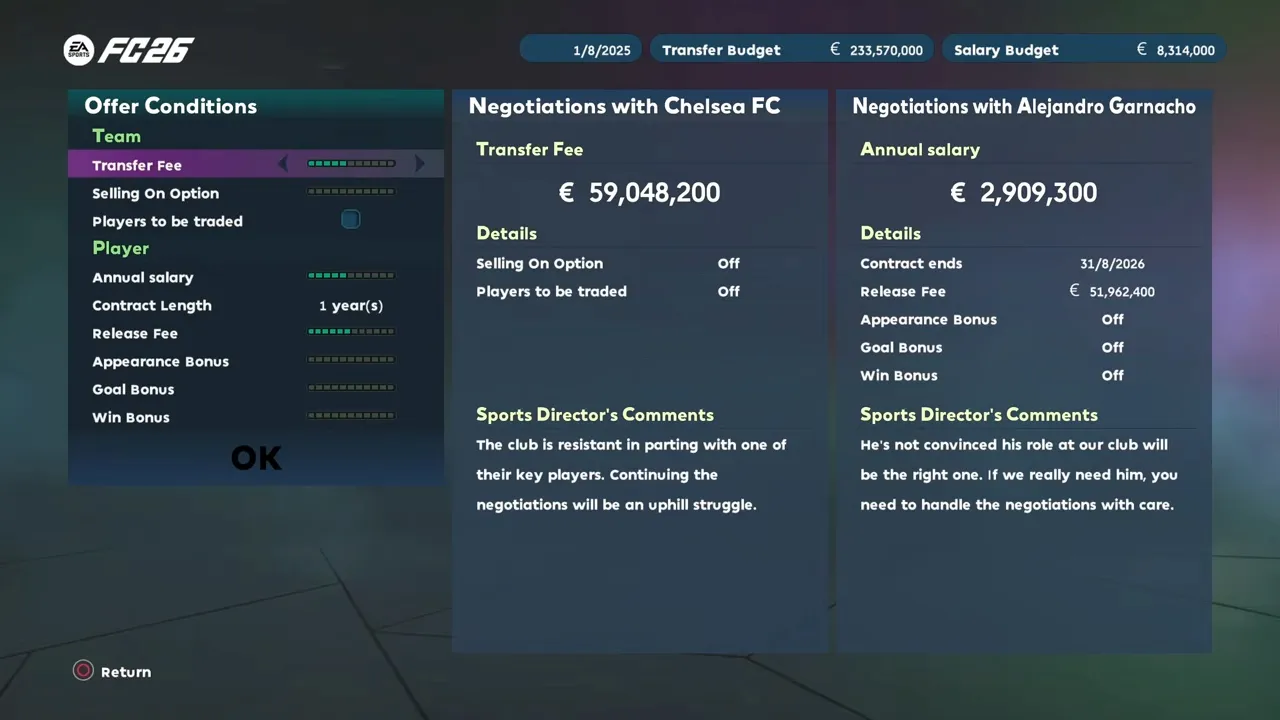Open the Contract Length option showing 1 year(s)
Image resolution: width=1280 pixels, height=720 pixels.
(350, 305)
